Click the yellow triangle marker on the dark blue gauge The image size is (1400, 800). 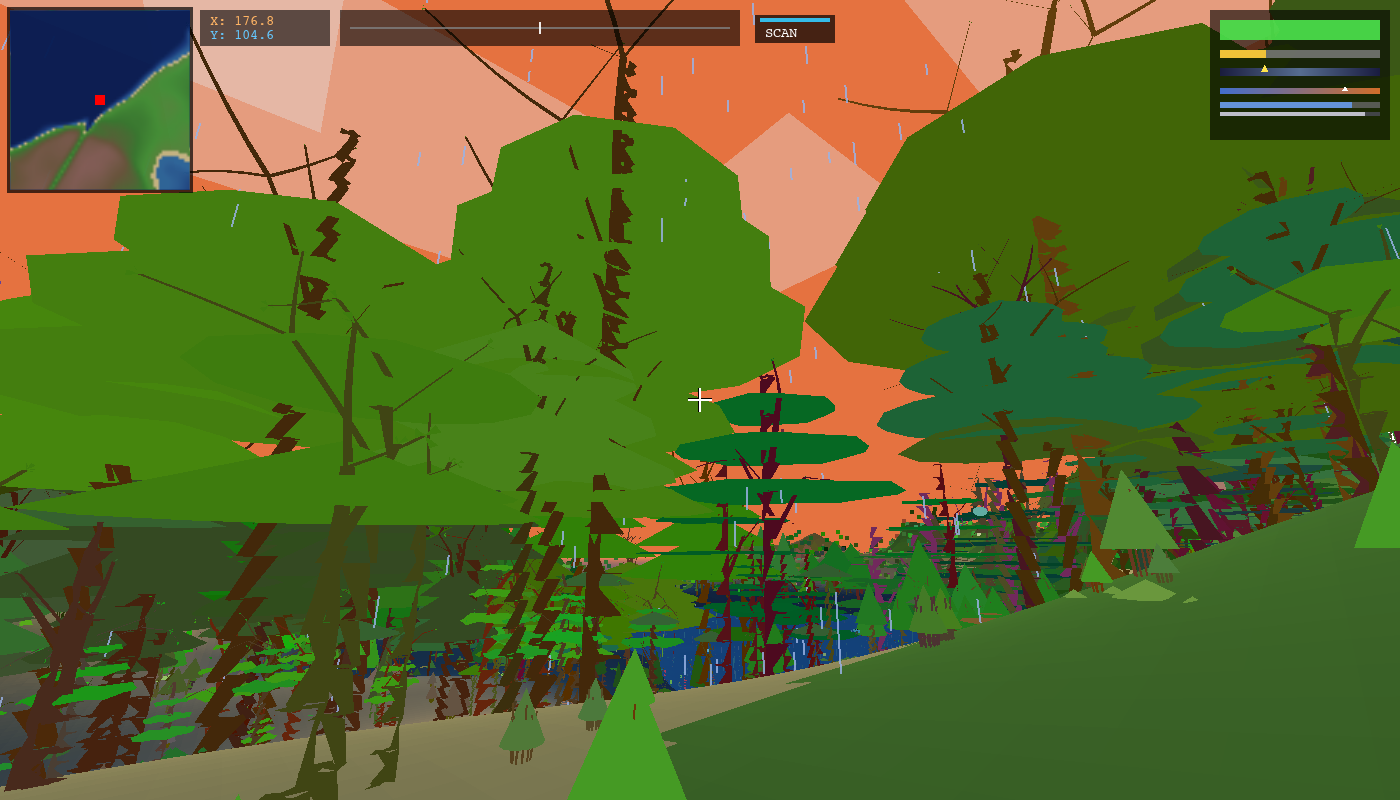coord(1264,70)
